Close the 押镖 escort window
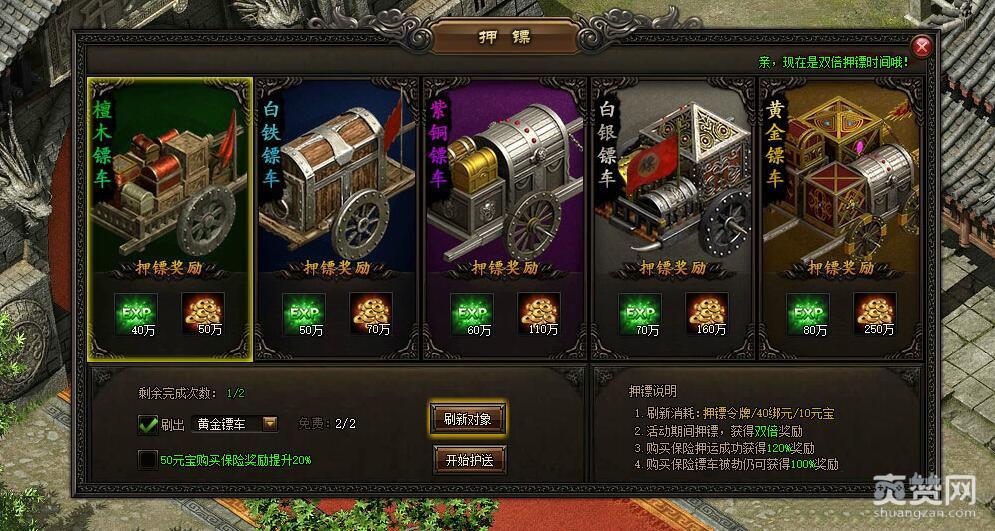The height and width of the screenshot is (531, 995). [922, 47]
